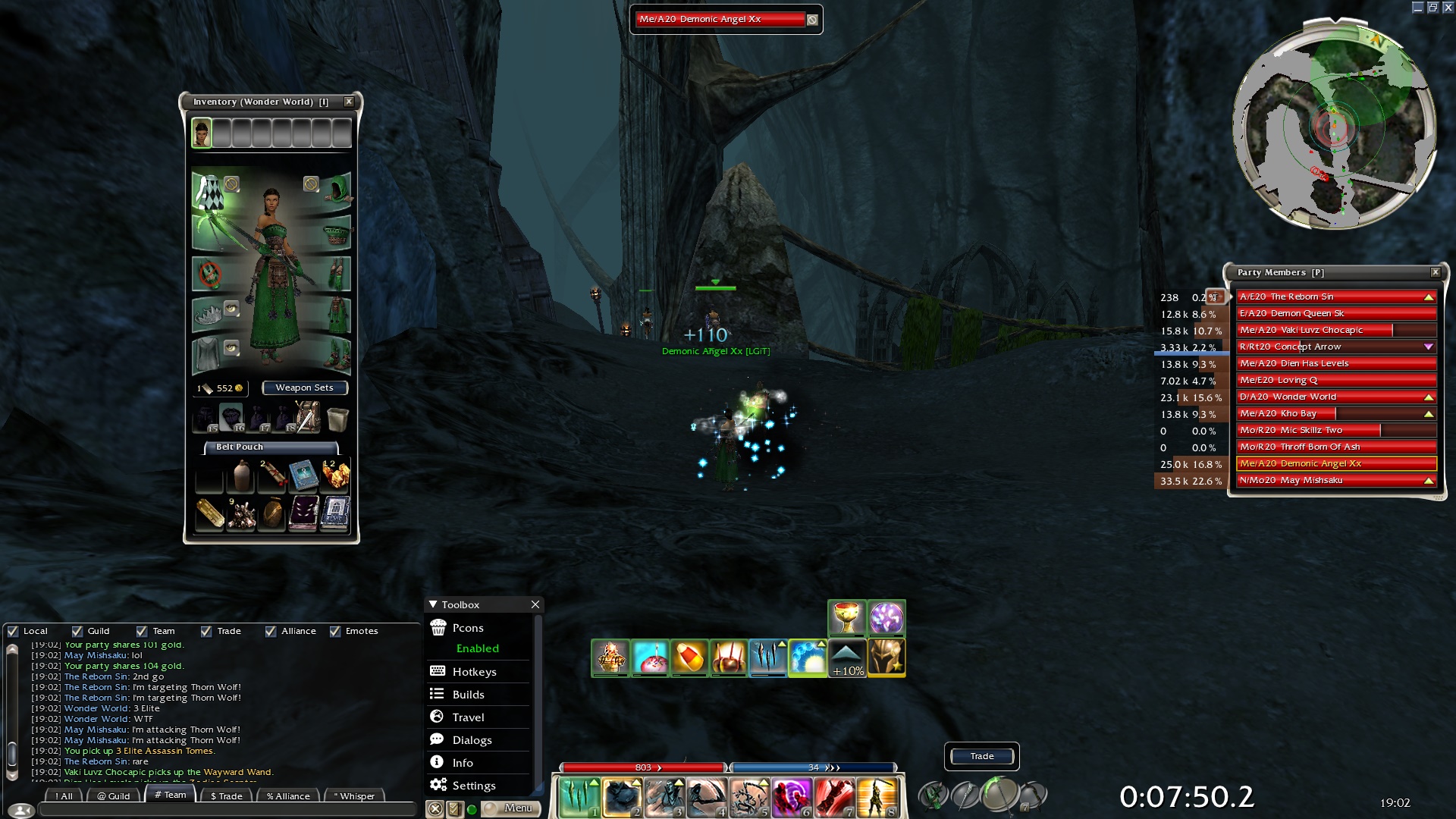Close the Inventory window

[349, 102]
